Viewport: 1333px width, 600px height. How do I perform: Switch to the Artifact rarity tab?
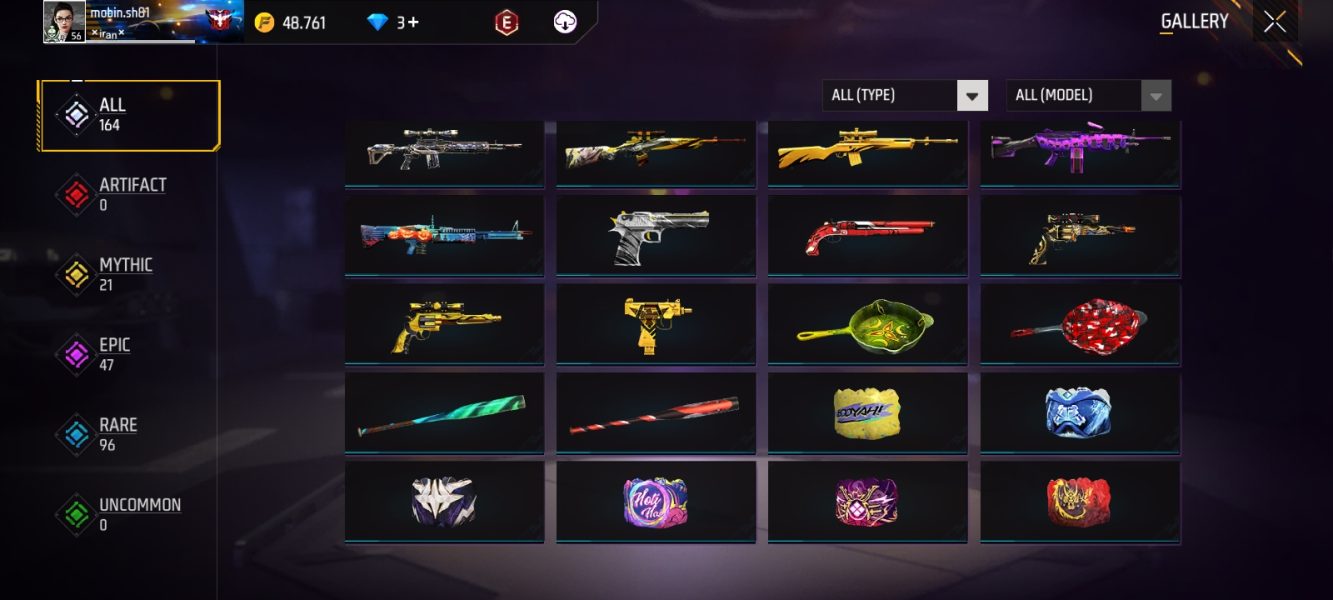(128, 194)
